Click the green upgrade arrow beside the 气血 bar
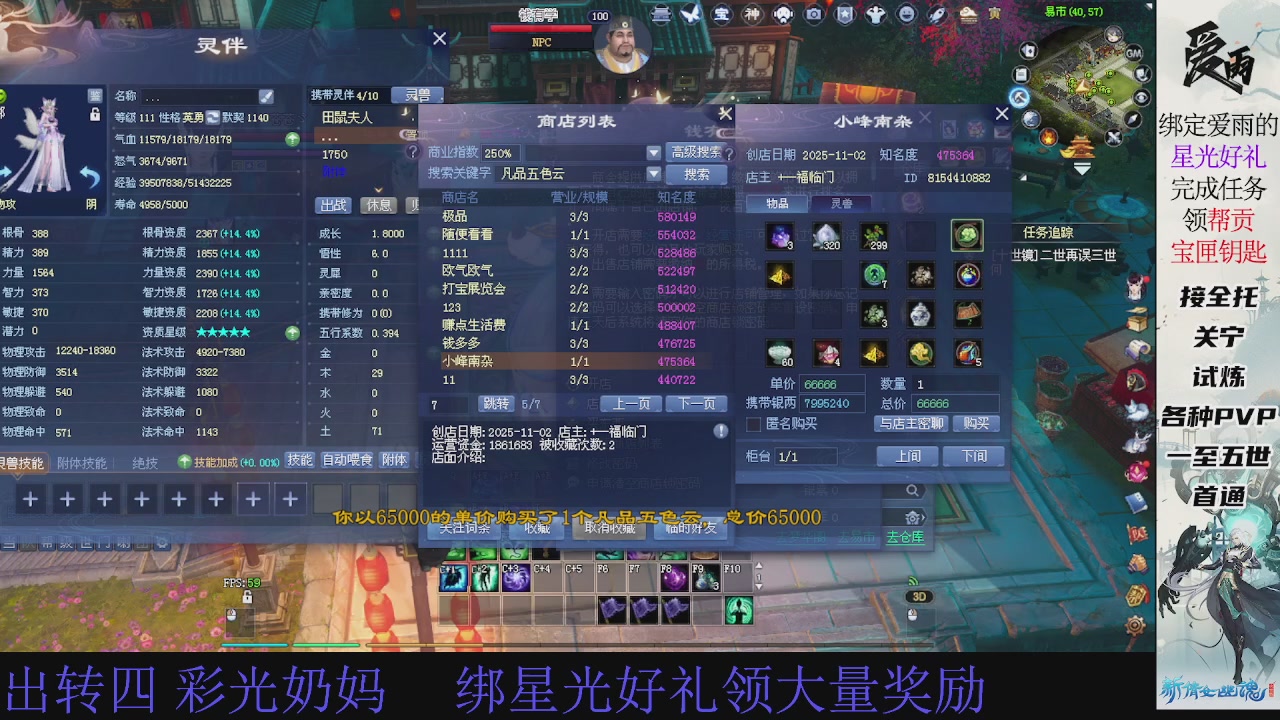This screenshot has height=720, width=1280. pyautogui.click(x=291, y=139)
